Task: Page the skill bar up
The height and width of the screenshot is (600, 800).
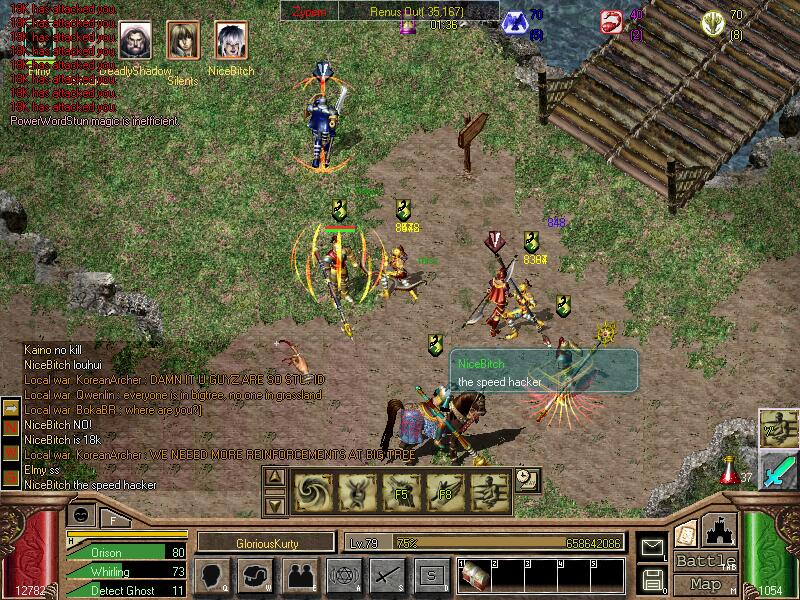Action: pyautogui.click(x=273, y=478)
